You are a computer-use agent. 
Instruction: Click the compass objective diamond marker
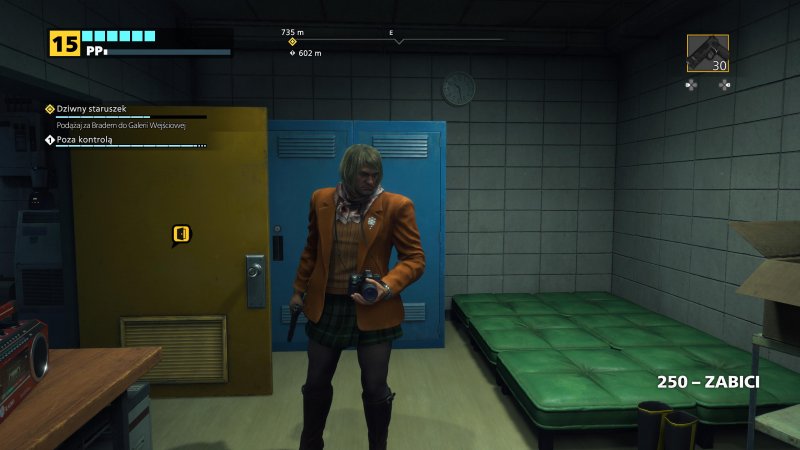click(x=293, y=42)
